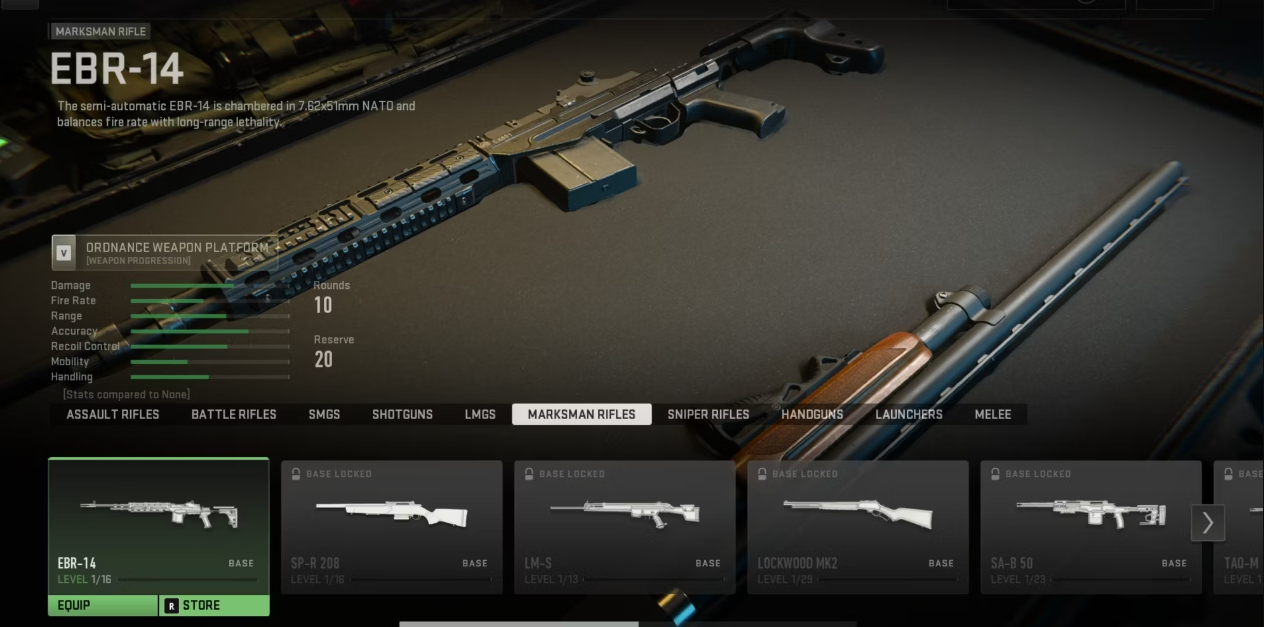The width and height of the screenshot is (1264, 627).
Task: Select the Marksman Rifles tab
Action: [x=581, y=414]
